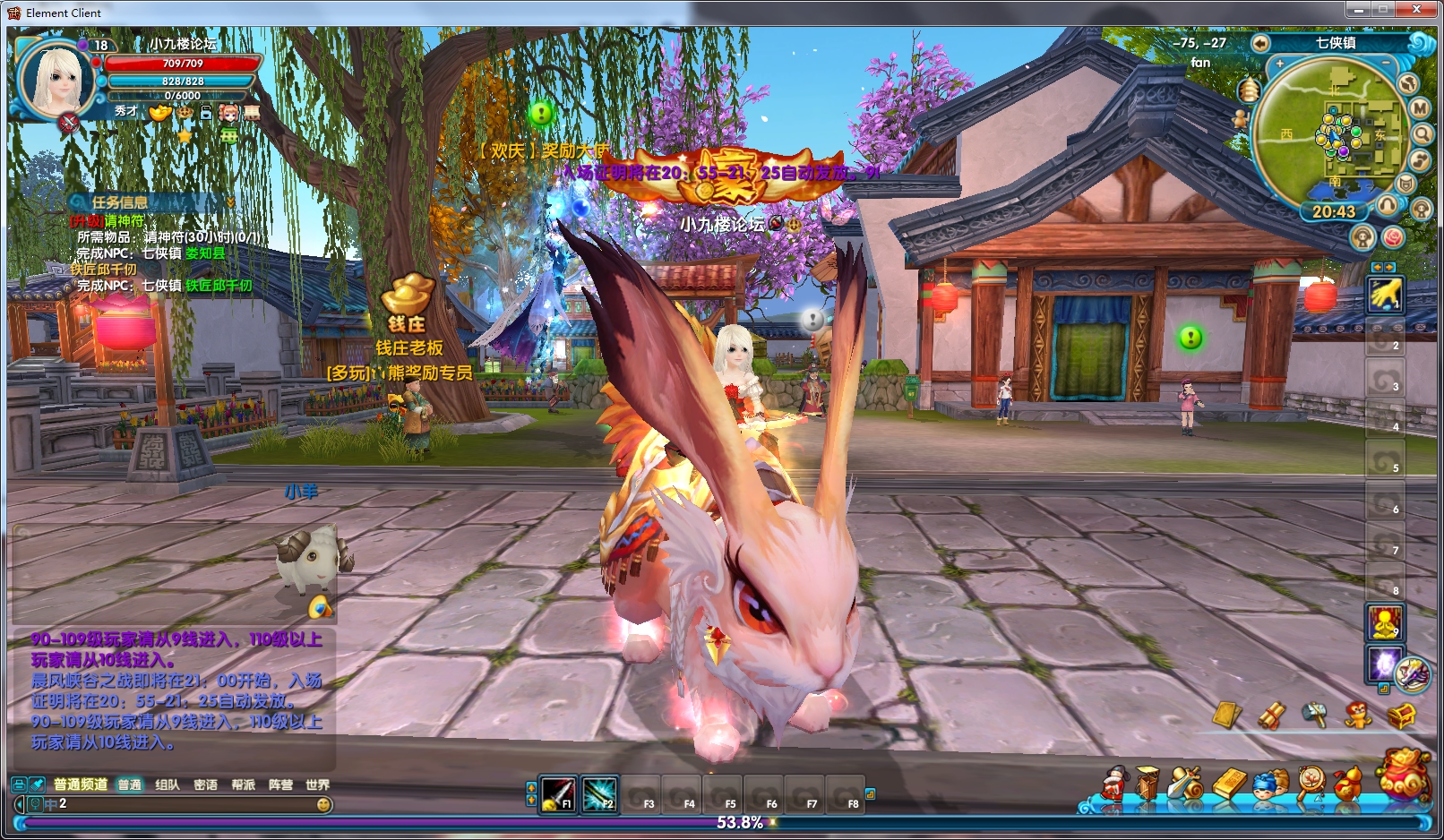
Task: Use the blue slash skill in slot F2
Action: pyautogui.click(x=599, y=793)
